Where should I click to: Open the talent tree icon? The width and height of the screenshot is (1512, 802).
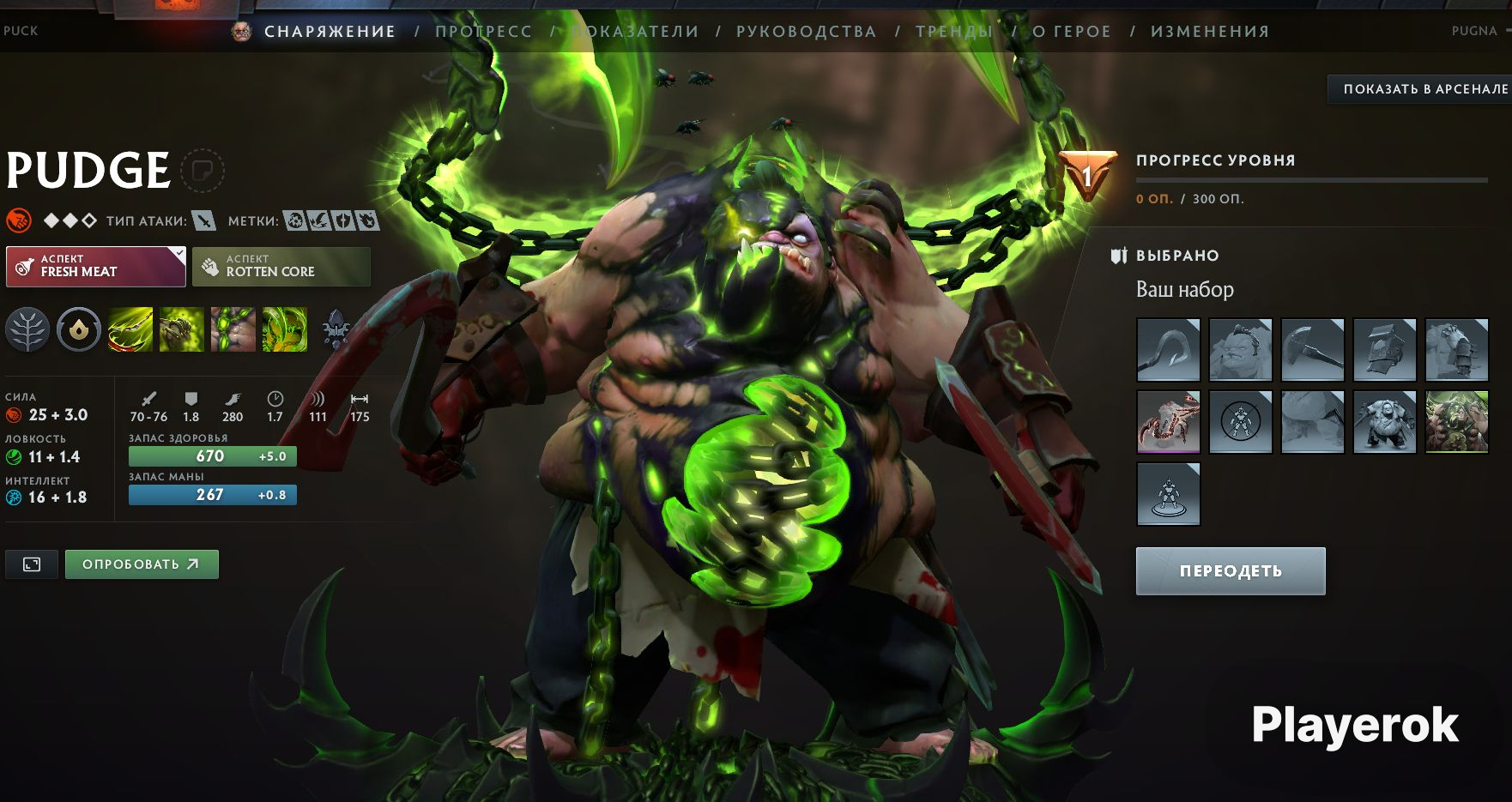point(27,329)
